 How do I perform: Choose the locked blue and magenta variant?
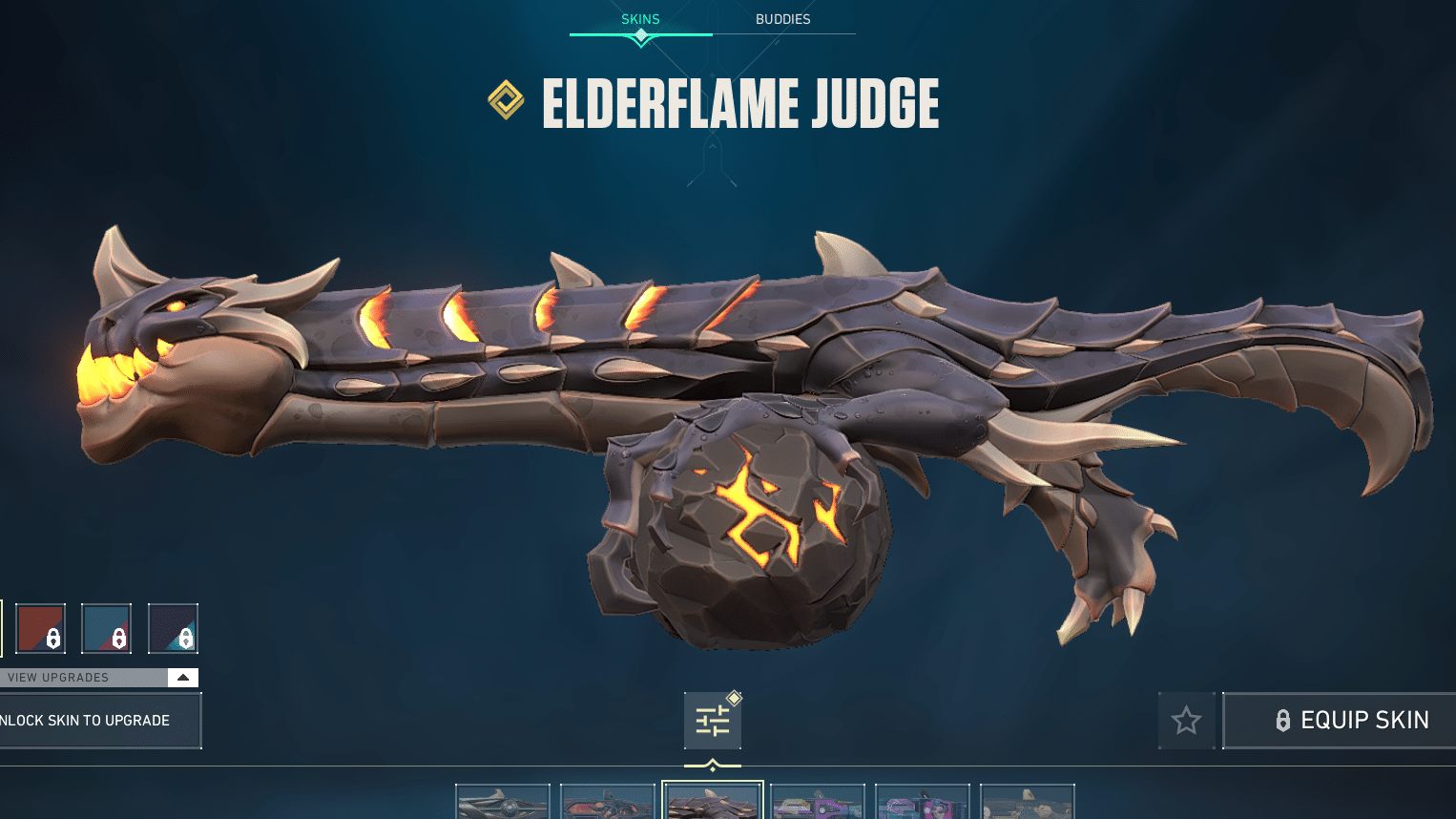(x=106, y=628)
